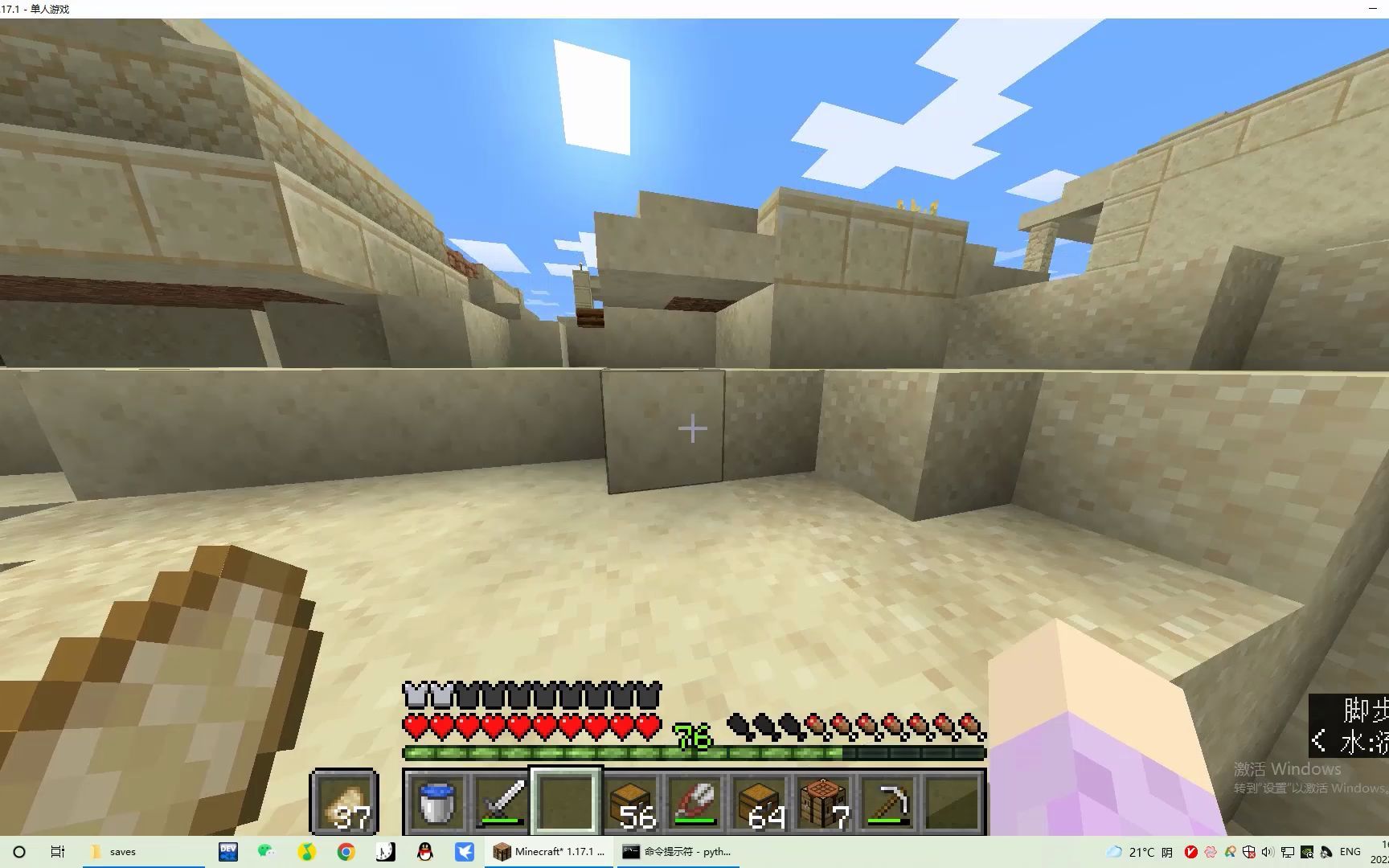Image resolution: width=1389 pixels, height=868 pixels.
Task: Select the water bucket hotbar slot
Action: pos(438,802)
